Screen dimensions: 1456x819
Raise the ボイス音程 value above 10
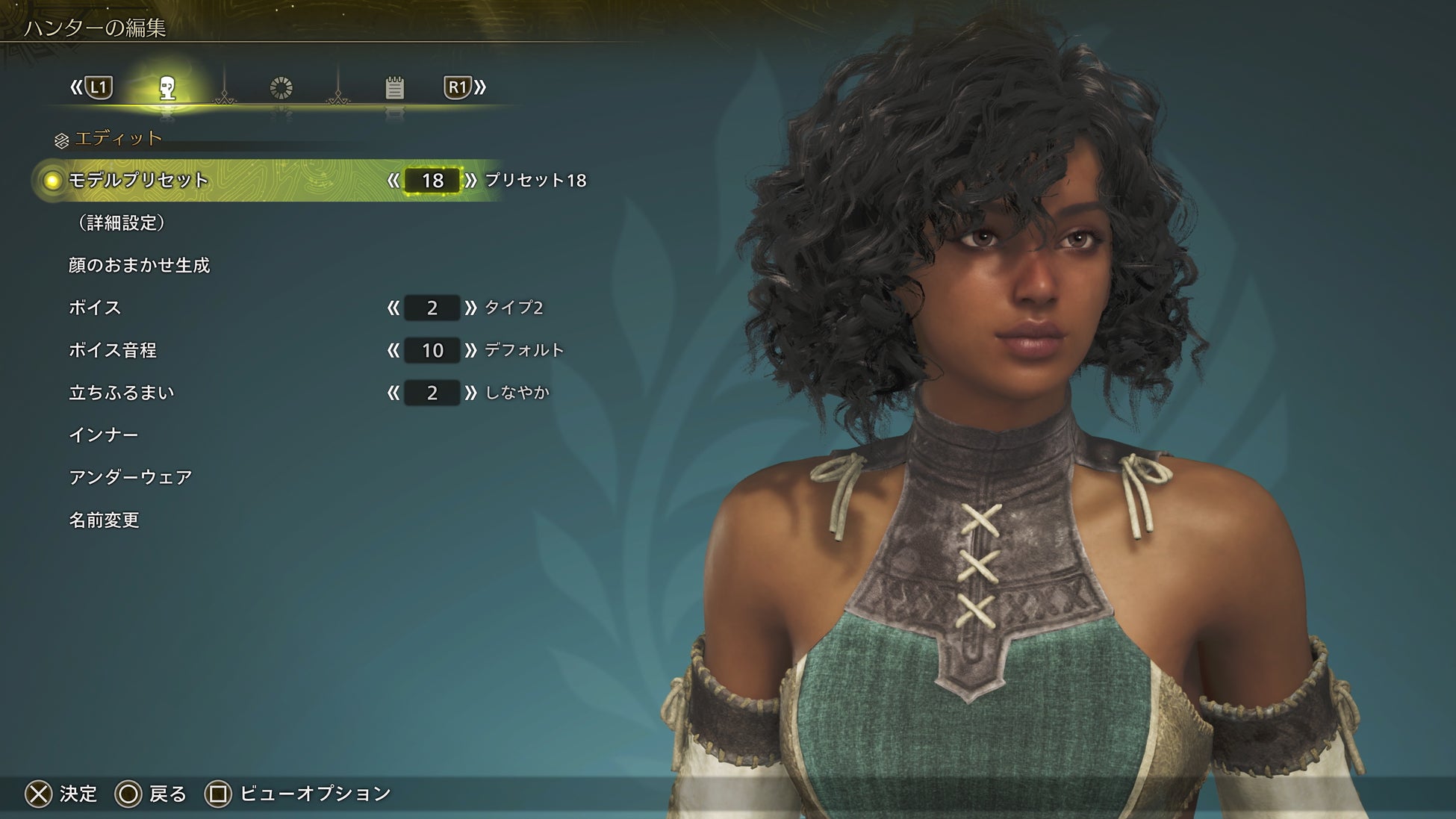470,350
